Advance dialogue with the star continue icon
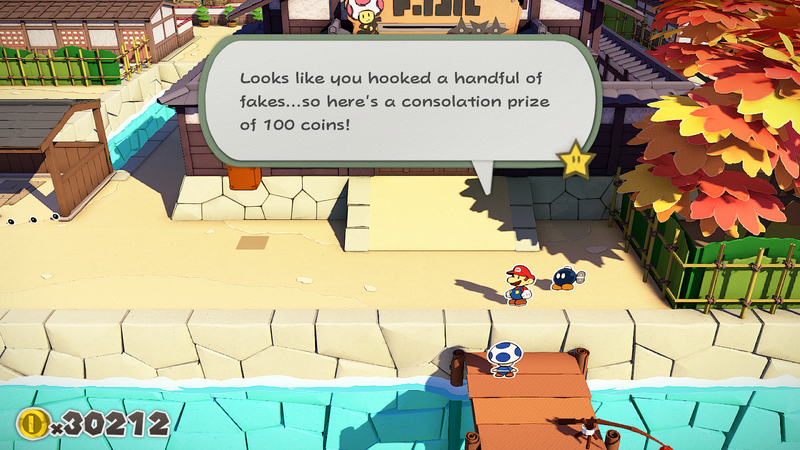Screen dimensions: 800x450 point(576,160)
